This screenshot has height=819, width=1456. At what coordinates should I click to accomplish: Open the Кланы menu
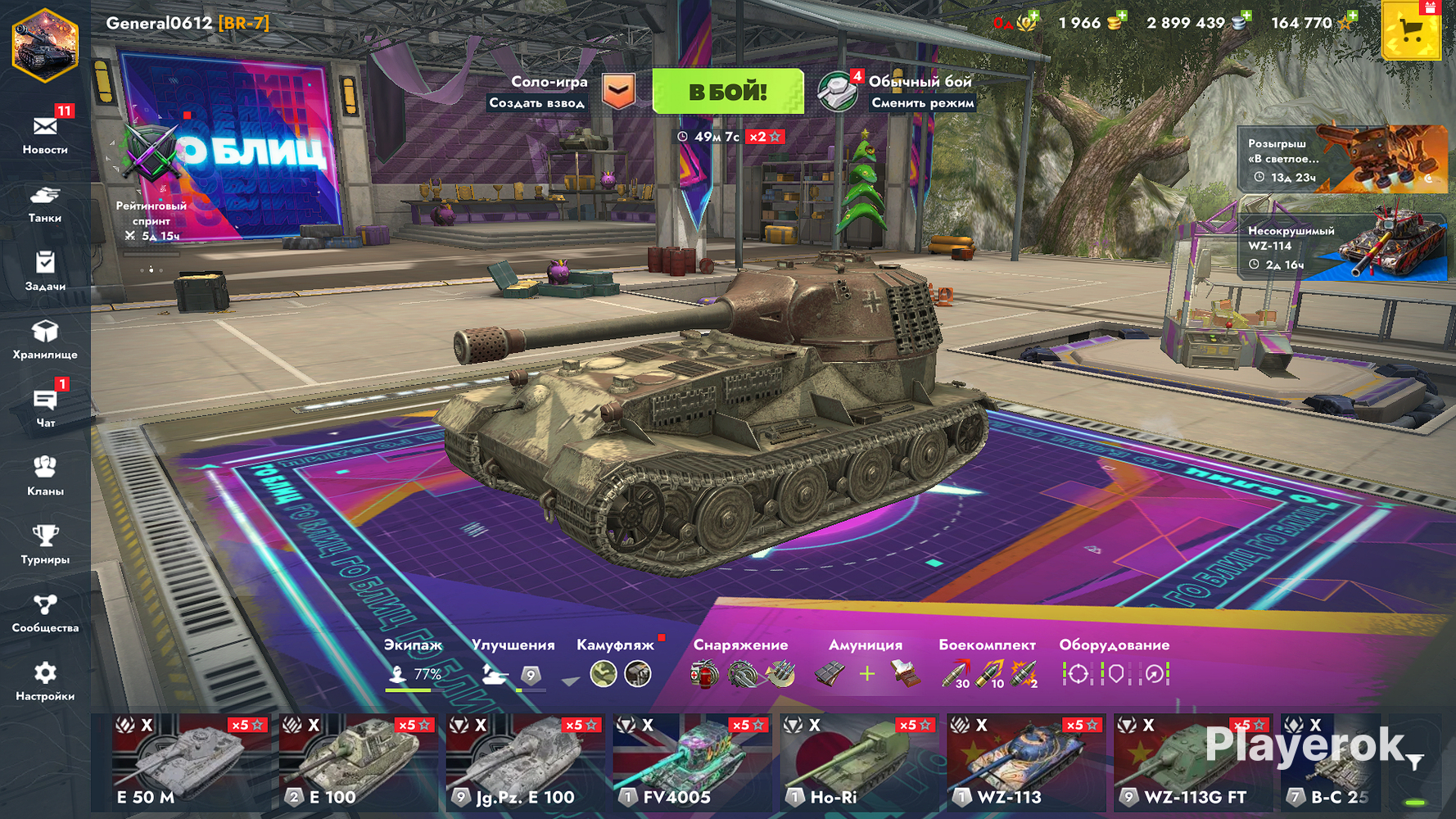coord(45,476)
